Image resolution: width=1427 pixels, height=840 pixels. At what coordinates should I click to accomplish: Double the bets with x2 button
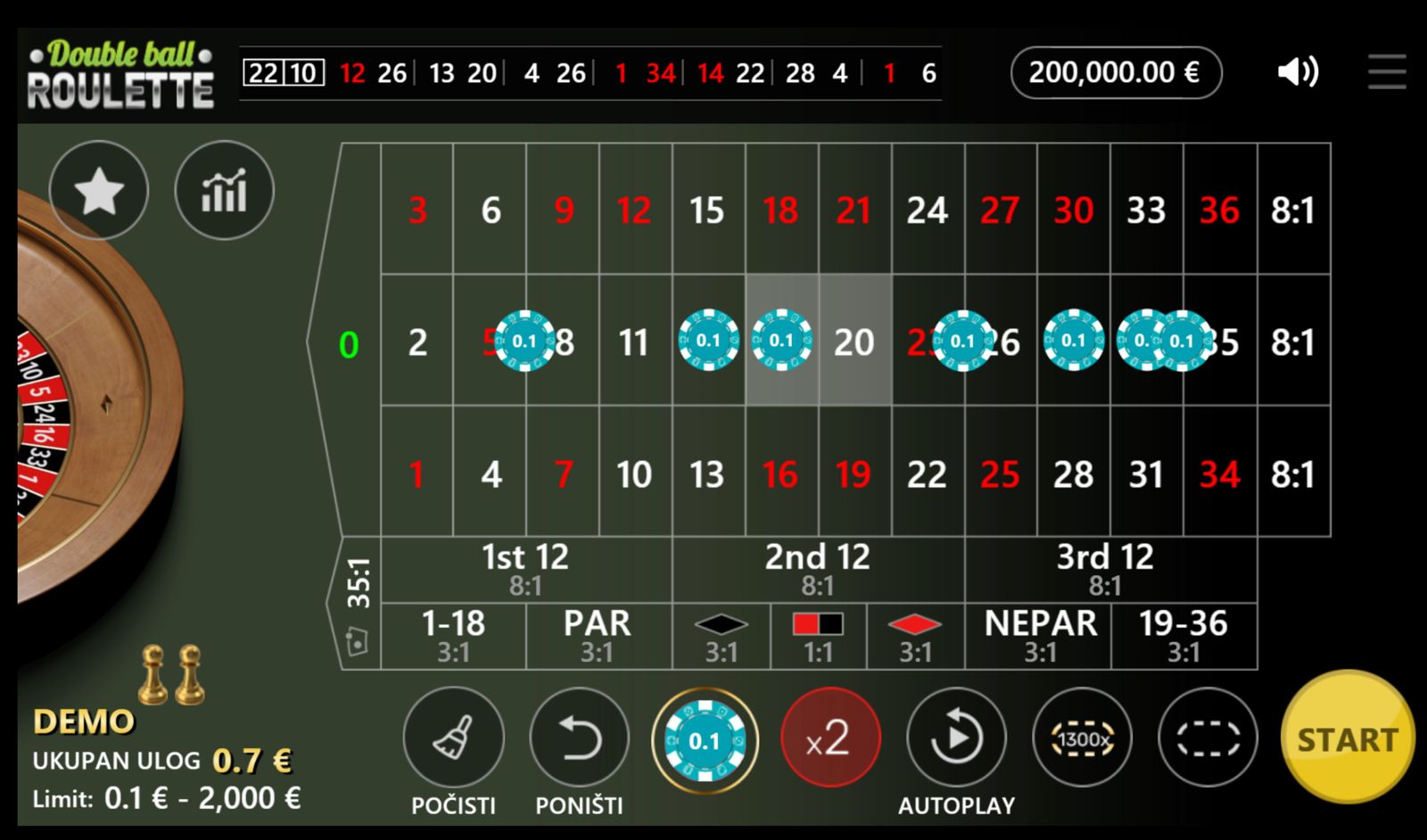pyautogui.click(x=829, y=738)
